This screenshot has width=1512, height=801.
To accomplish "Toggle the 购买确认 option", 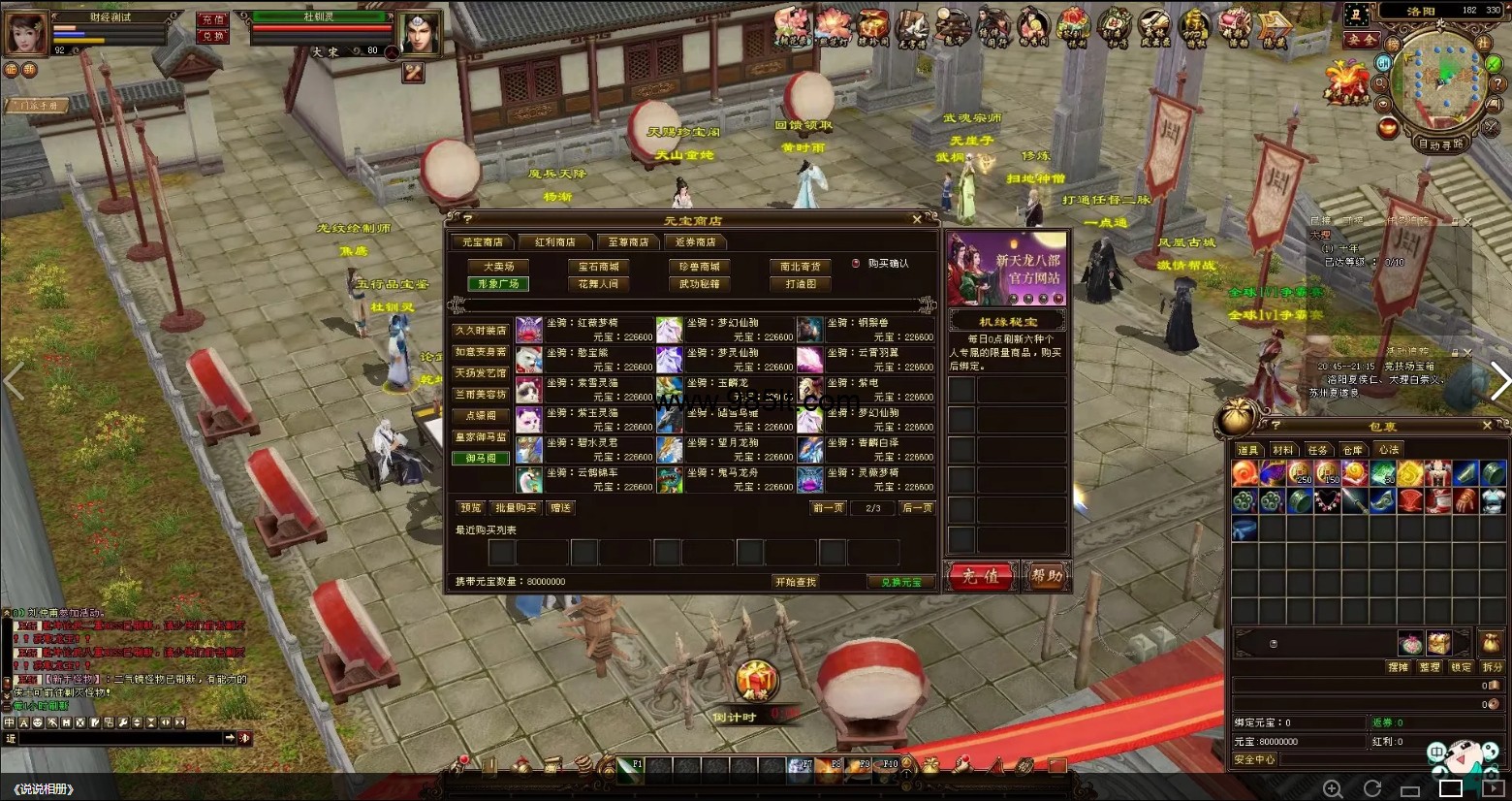I will tap(856, 264).
